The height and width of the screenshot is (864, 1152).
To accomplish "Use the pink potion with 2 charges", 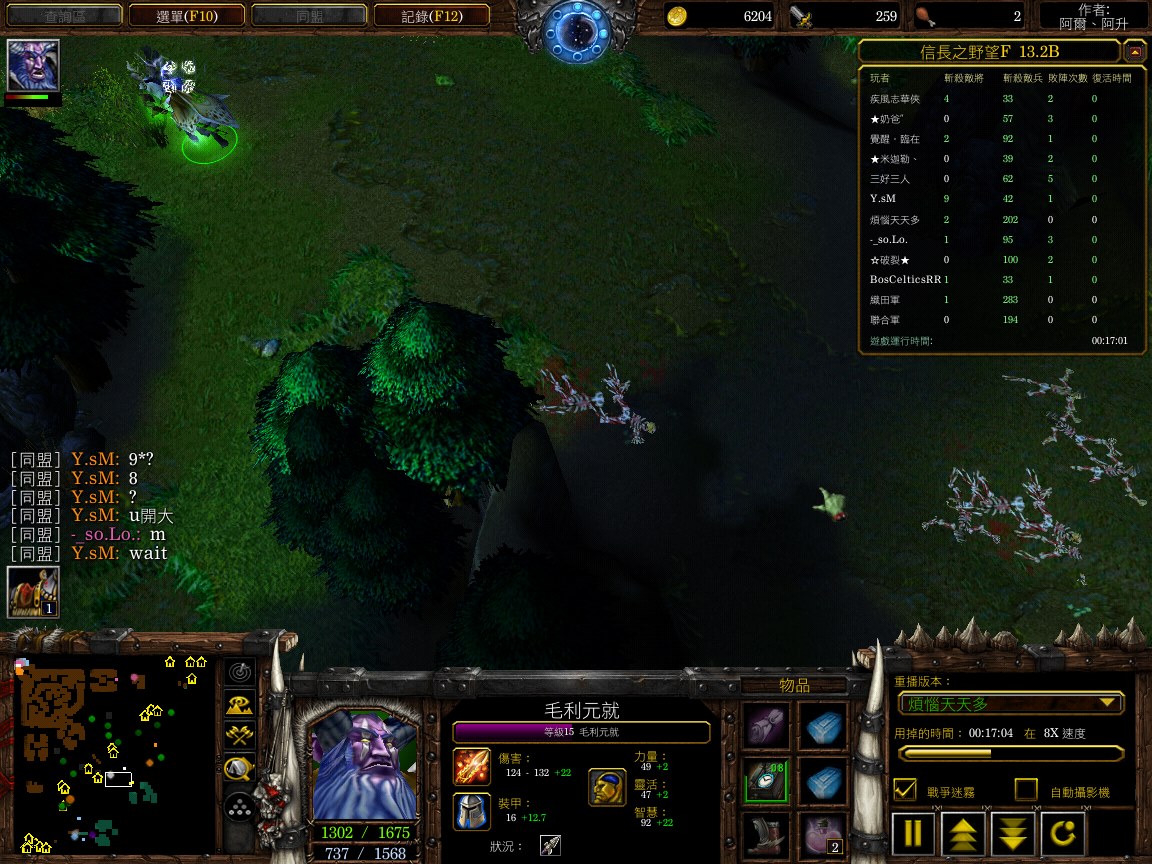I will [x=823, y=835].
